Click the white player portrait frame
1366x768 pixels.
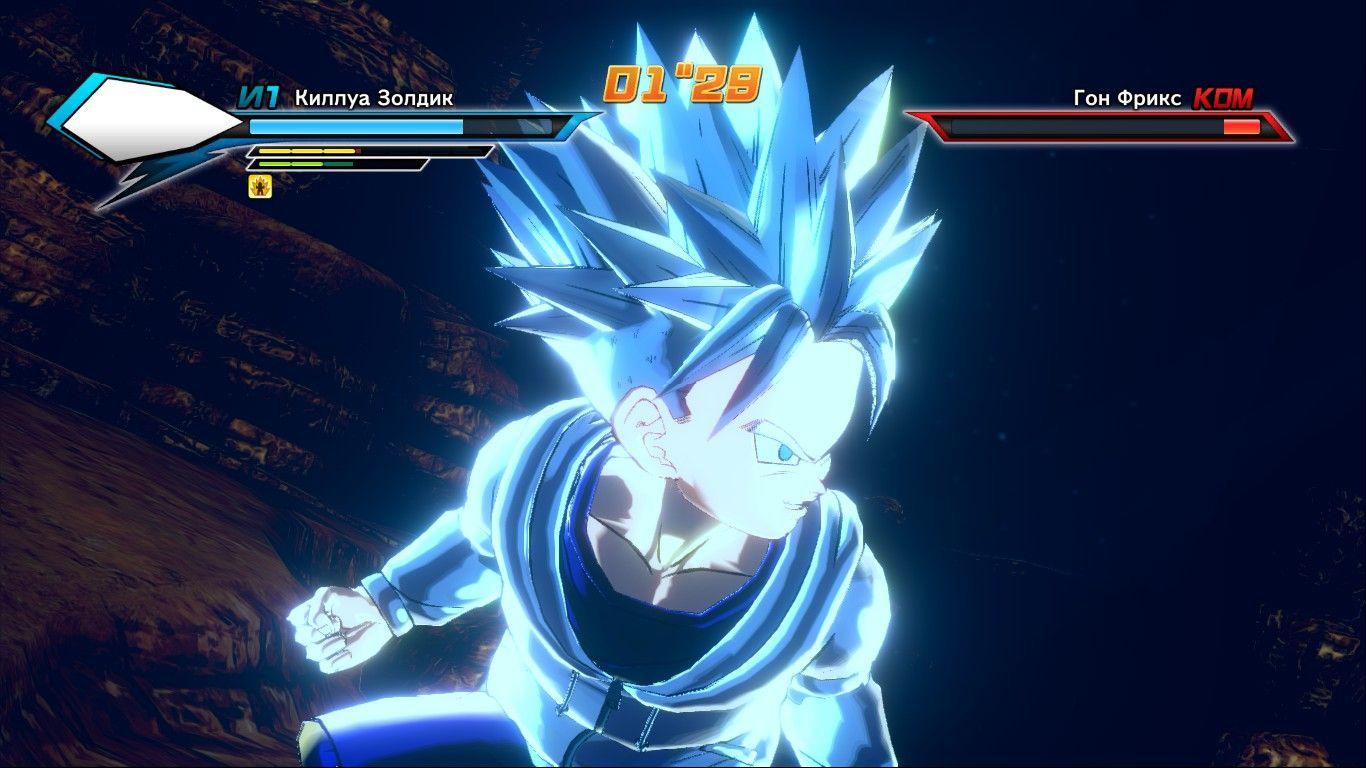tap(150, 124)
